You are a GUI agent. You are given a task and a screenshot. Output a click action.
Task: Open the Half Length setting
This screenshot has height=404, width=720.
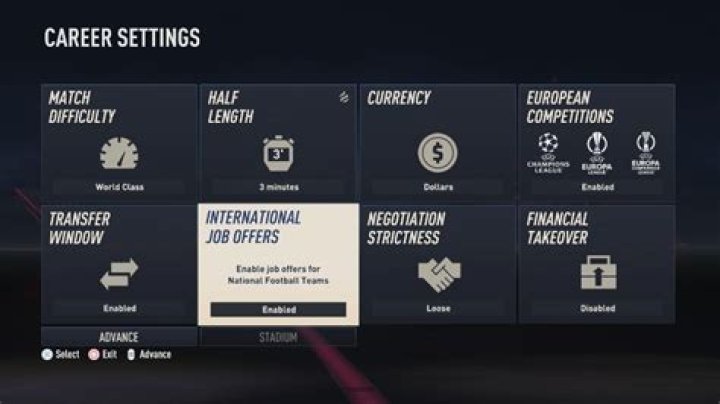(x=278, y=142)
